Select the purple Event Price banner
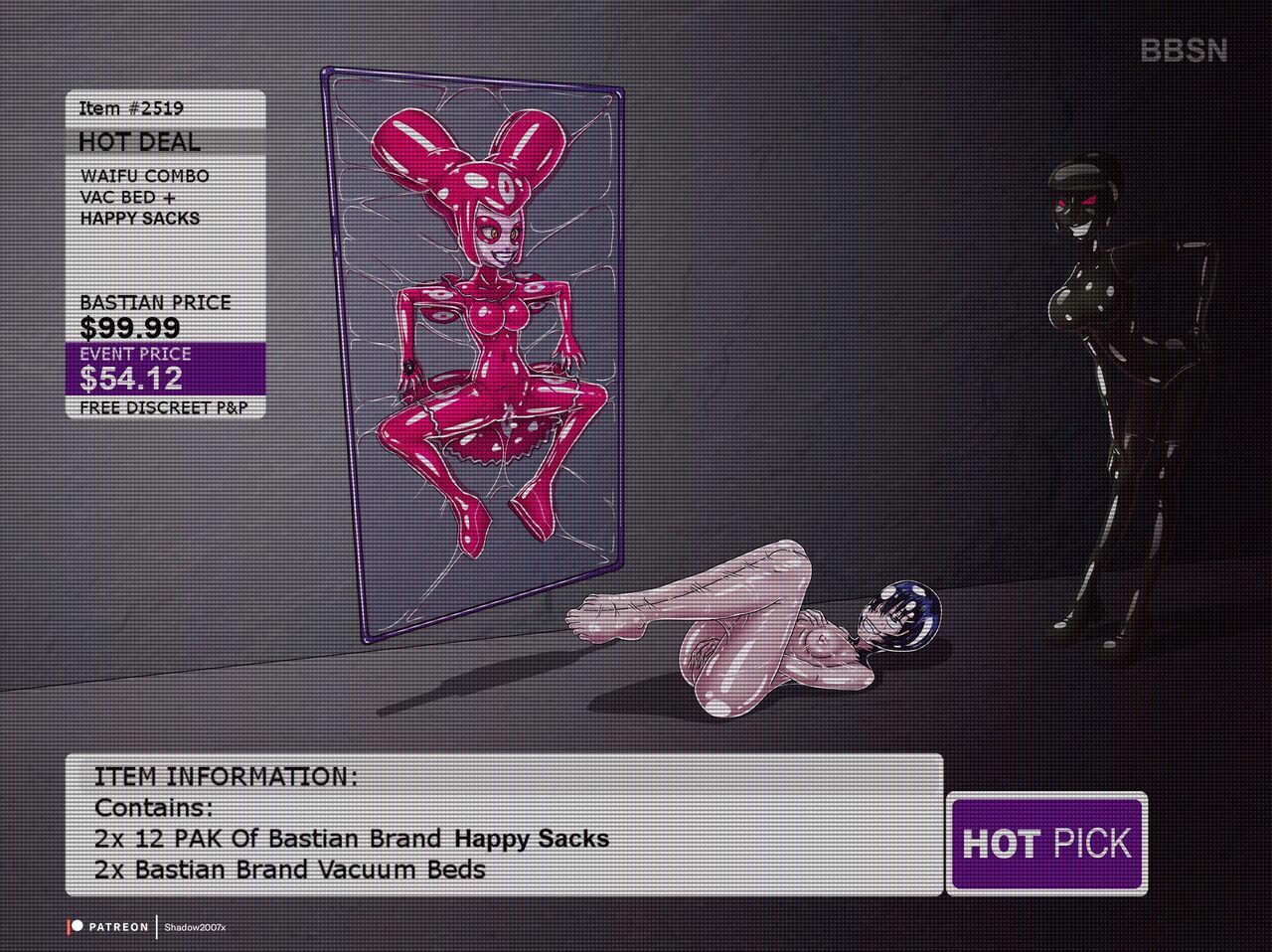The height and width of the screenshot is (952, 1272). [x=166, y=368]
